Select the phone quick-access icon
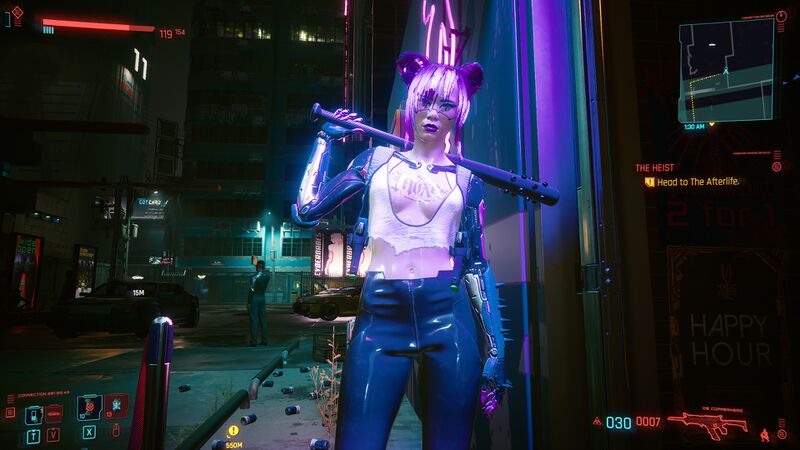This screenshot has height=450, width=800. 33,412
